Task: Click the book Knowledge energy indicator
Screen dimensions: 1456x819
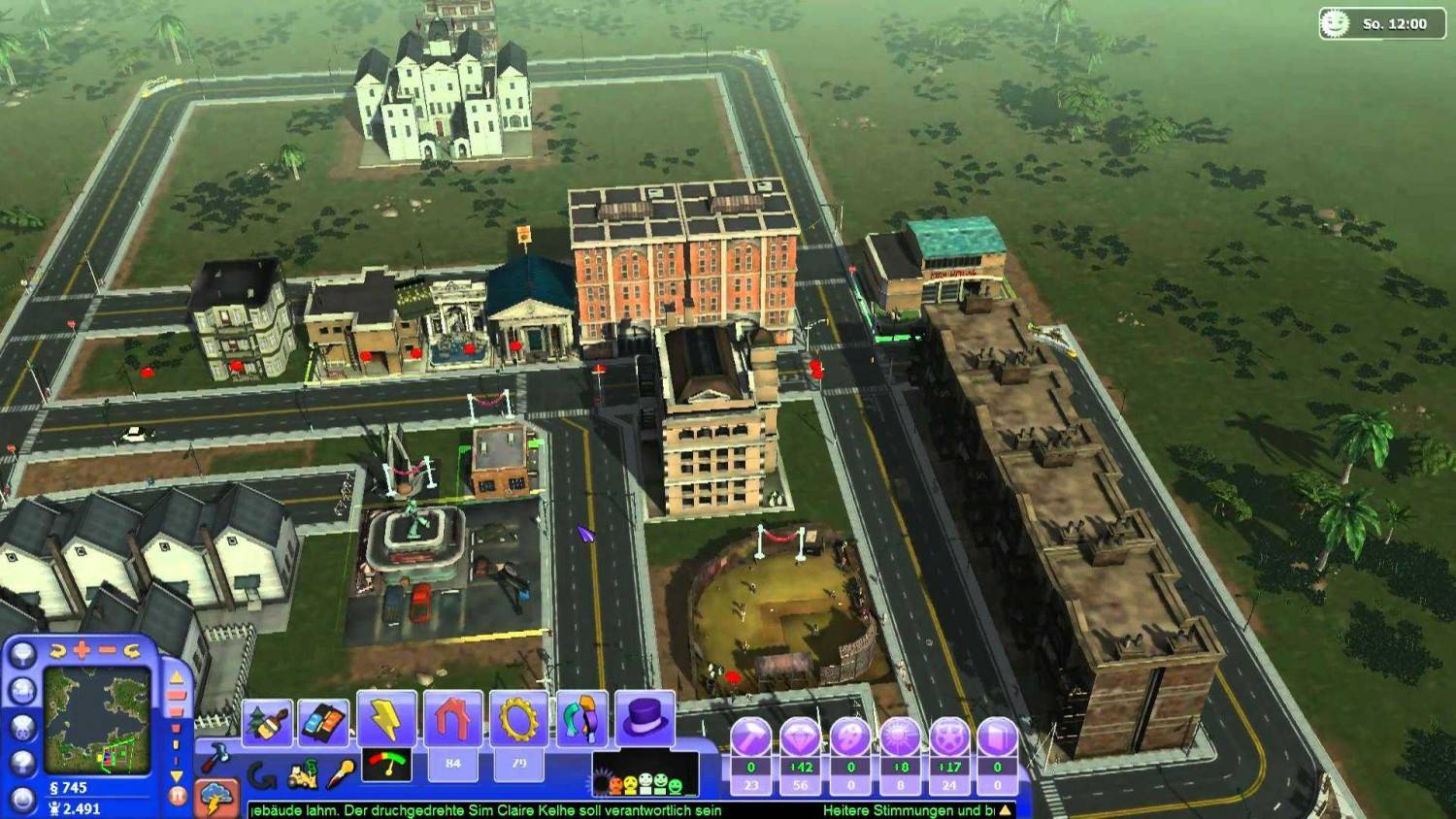Action: coord(998,739)
